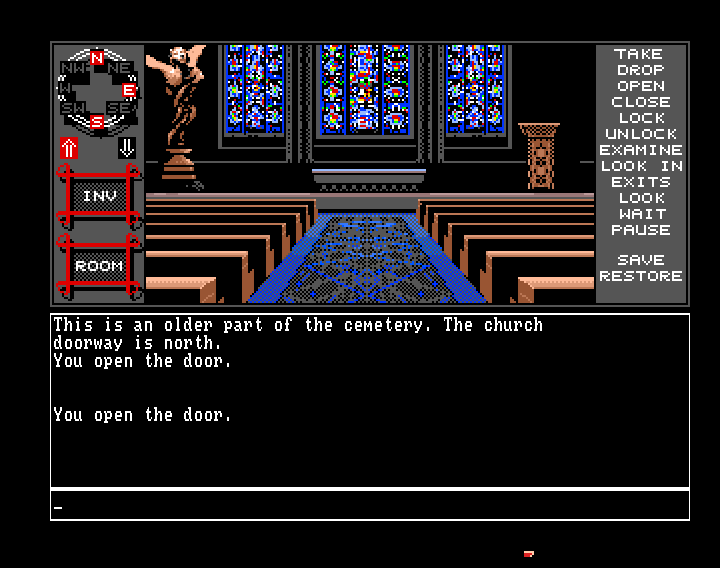Choose the LOOK IN verb
This screenshot has width=720, height=568.
(x=640, y=166)
